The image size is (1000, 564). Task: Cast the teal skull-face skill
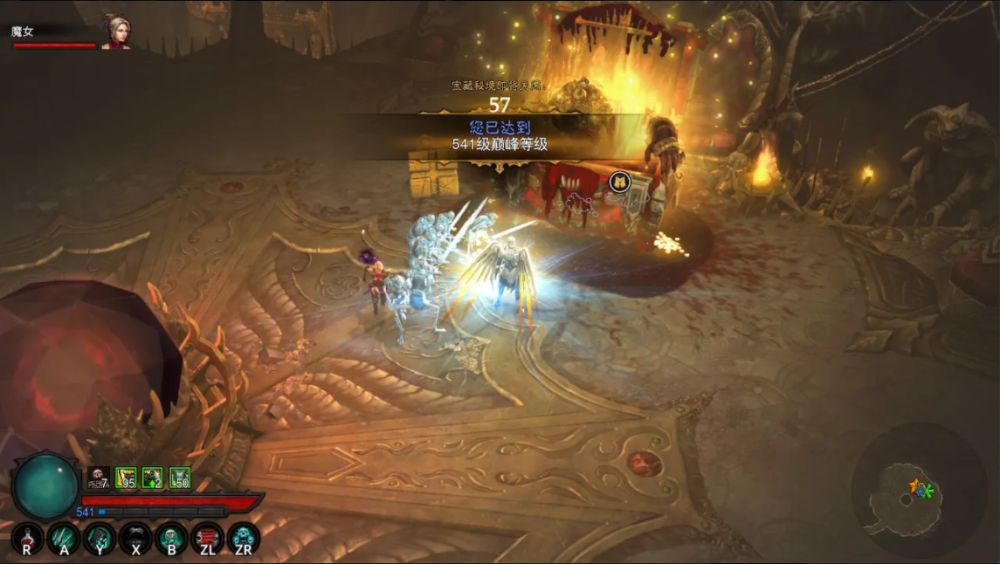(x=171, y=539)
